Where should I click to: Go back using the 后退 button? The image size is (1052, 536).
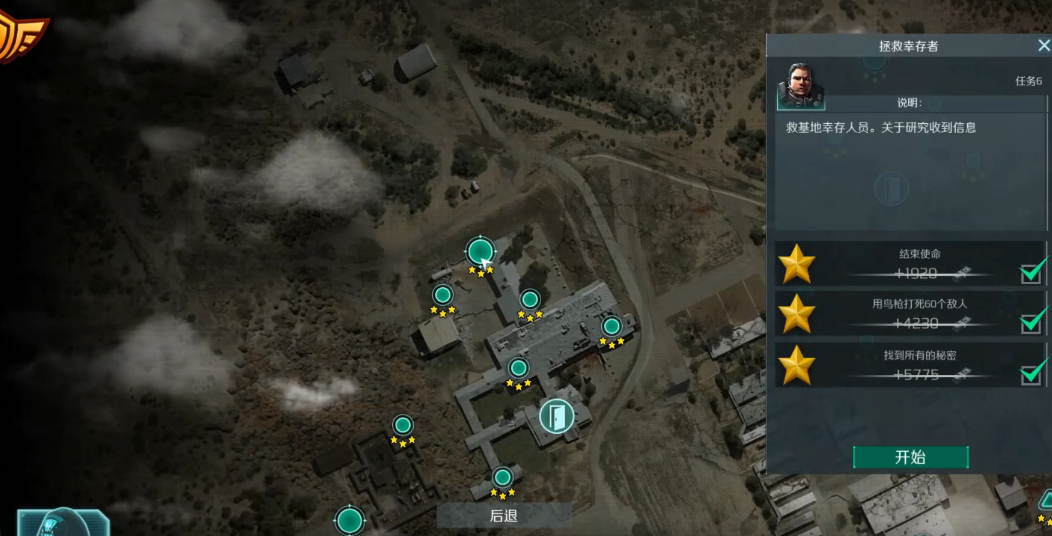coord(504,516)
